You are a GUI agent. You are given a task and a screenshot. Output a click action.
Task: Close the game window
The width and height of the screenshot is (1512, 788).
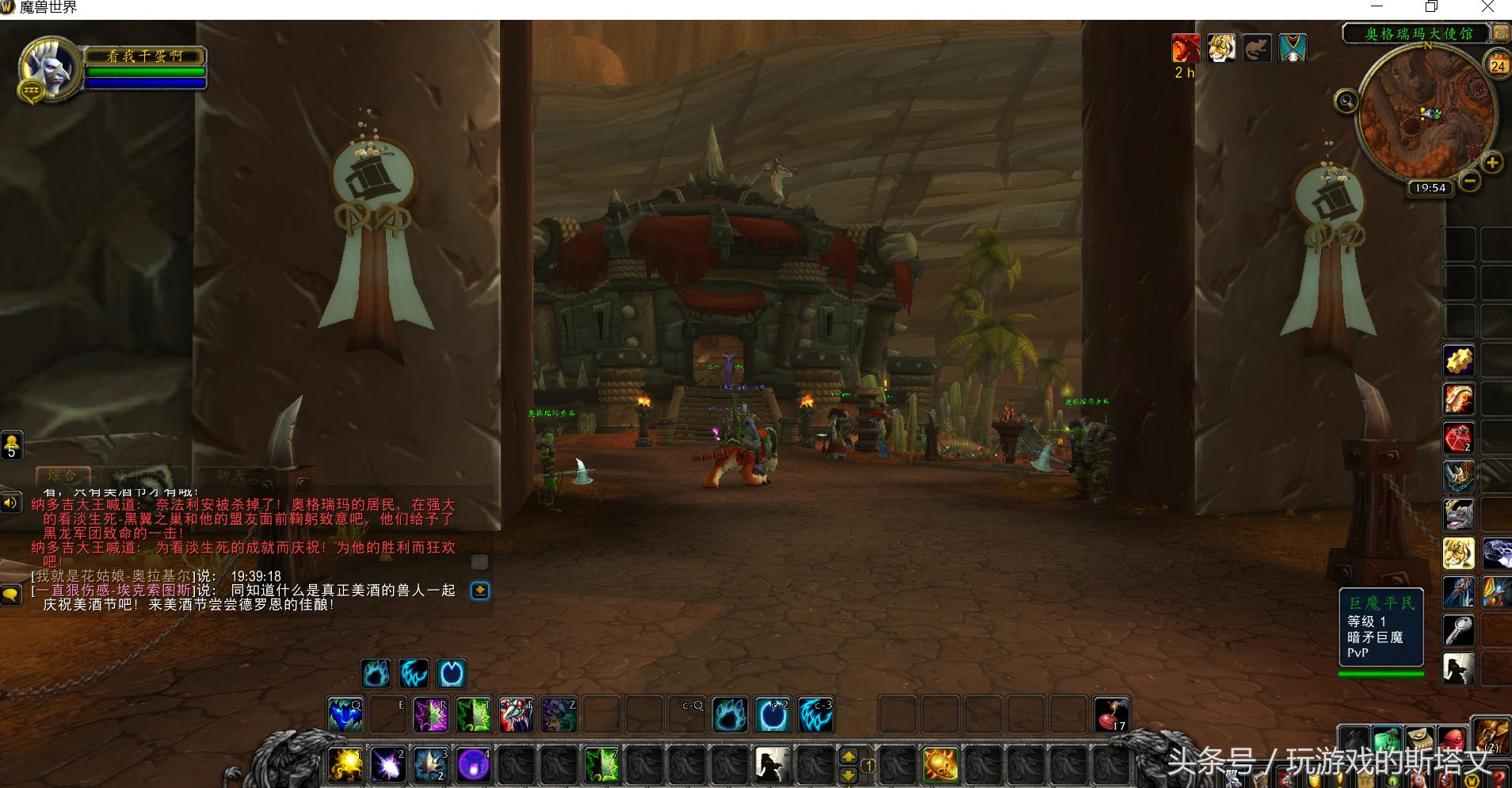coord(1487,8)
